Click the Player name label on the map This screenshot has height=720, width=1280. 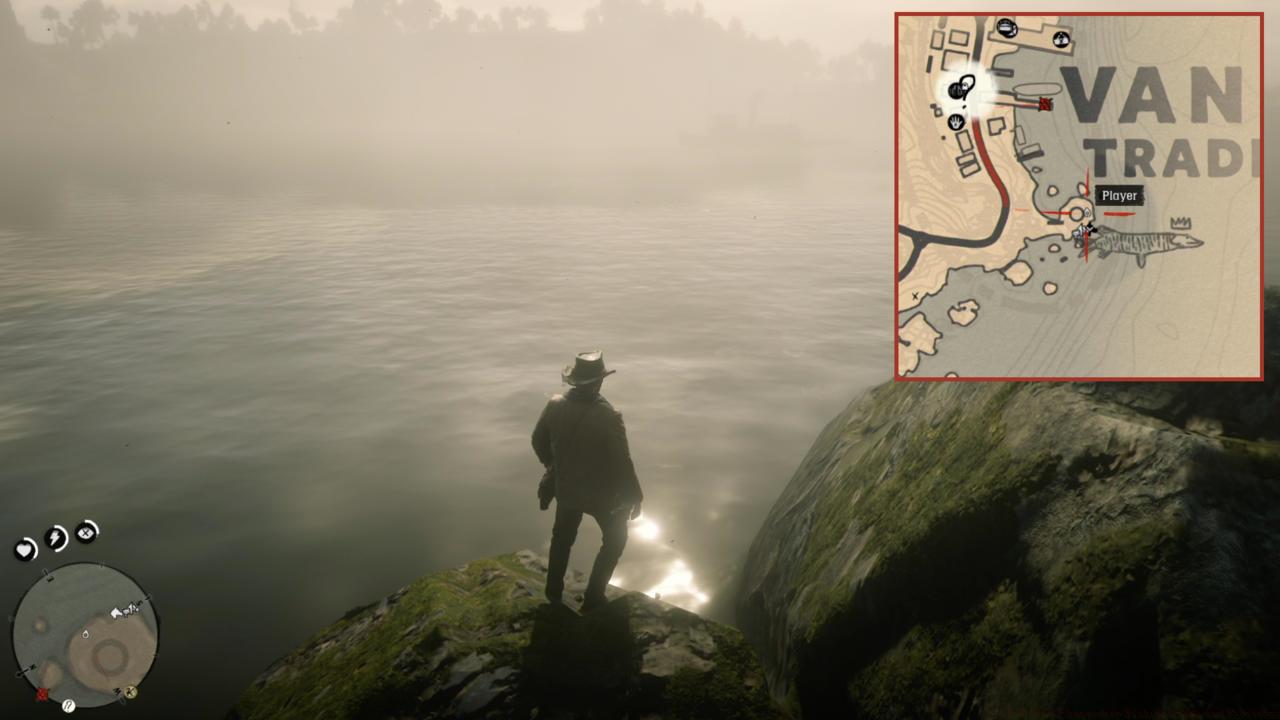1119,196
